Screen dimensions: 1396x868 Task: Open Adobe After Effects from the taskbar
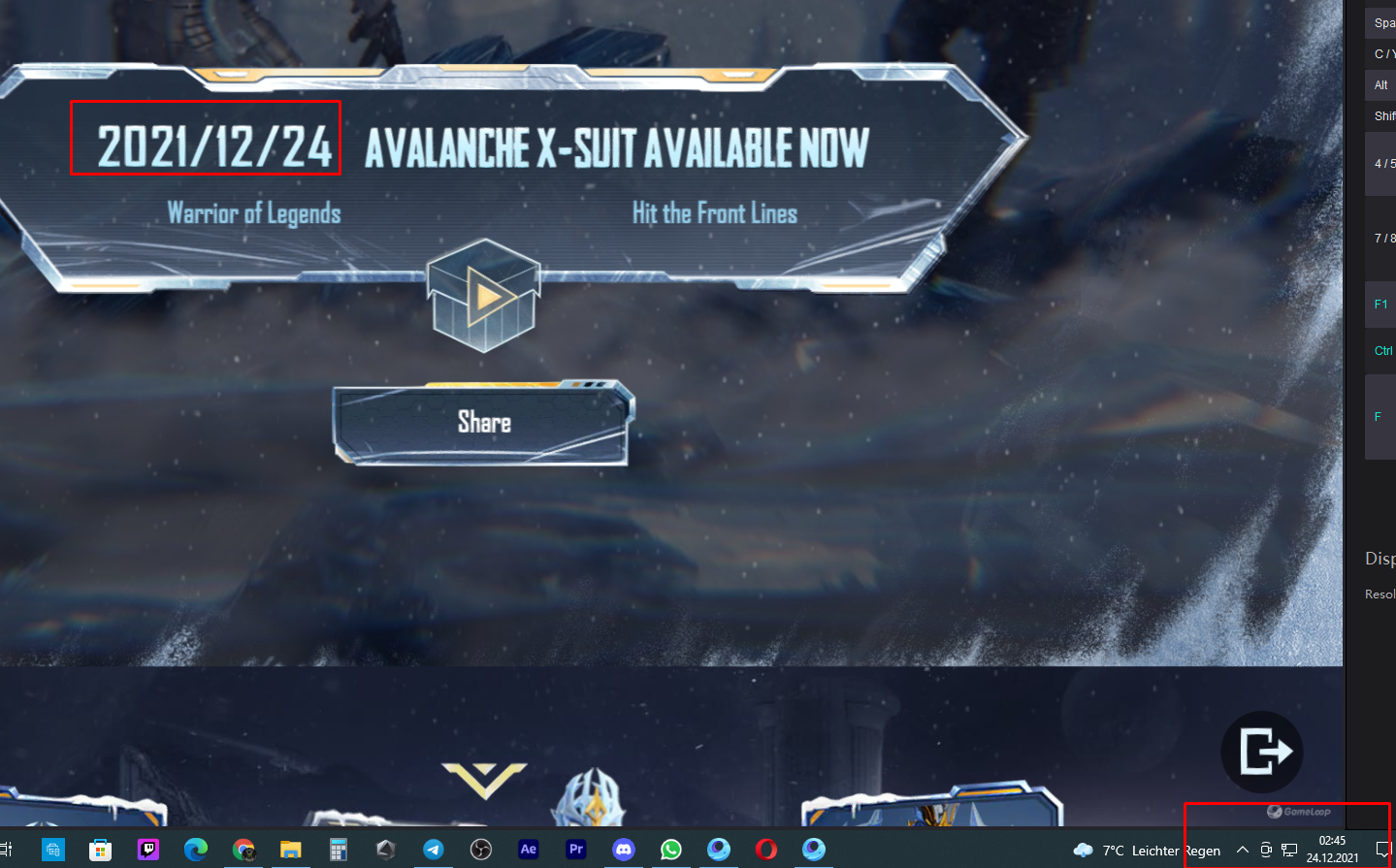point(528,850)
